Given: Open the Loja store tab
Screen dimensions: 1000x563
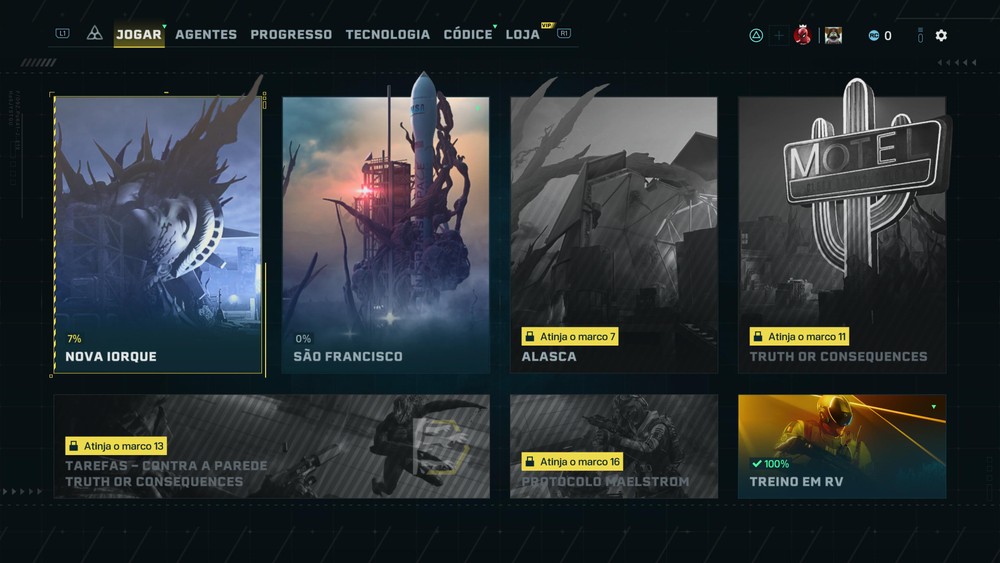Looking at the screenshot, I should point(523,34).
